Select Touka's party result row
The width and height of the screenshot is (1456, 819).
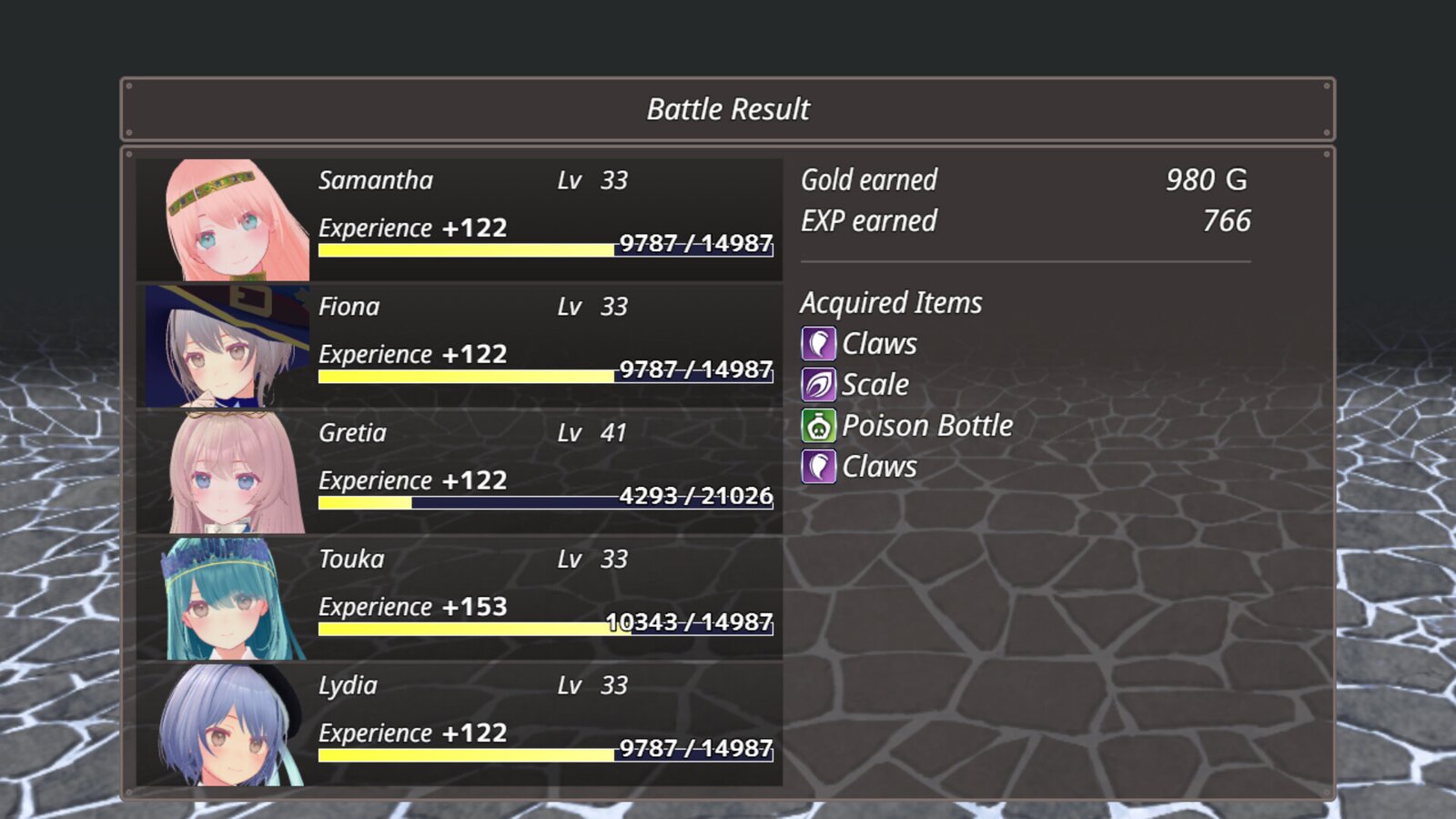coord(460,599)
